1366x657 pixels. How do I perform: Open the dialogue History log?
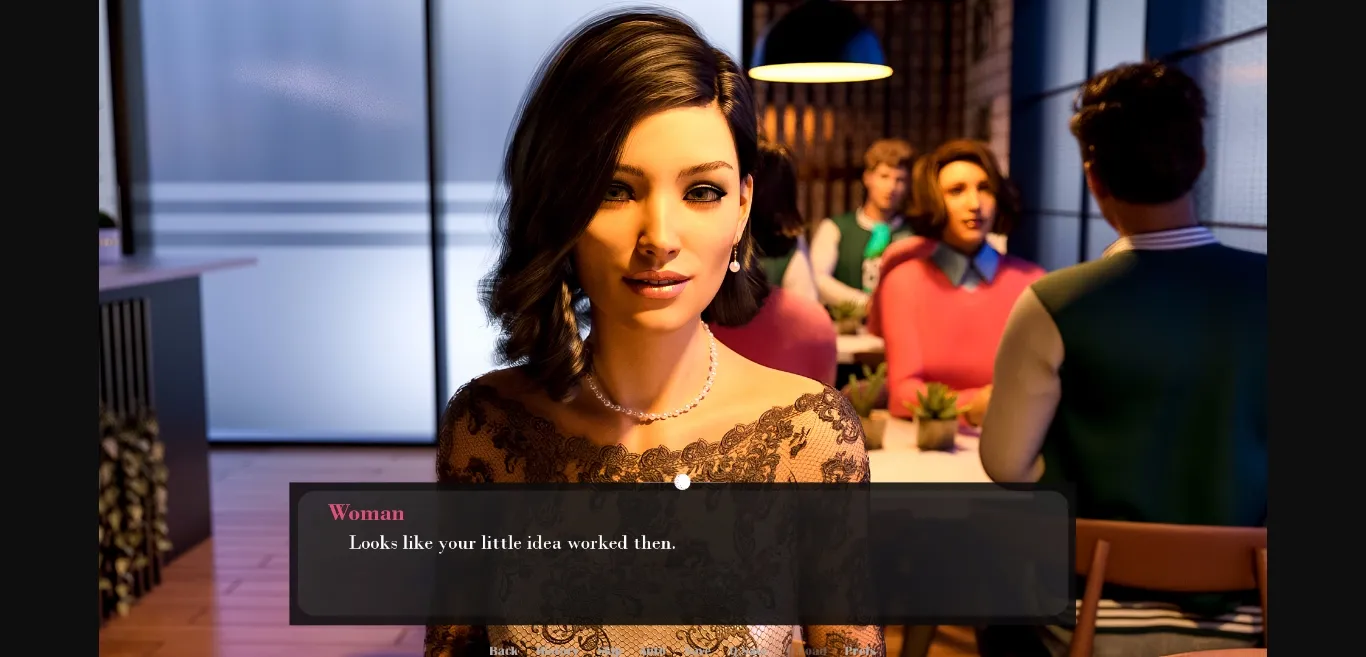click(x=556, y=651)
